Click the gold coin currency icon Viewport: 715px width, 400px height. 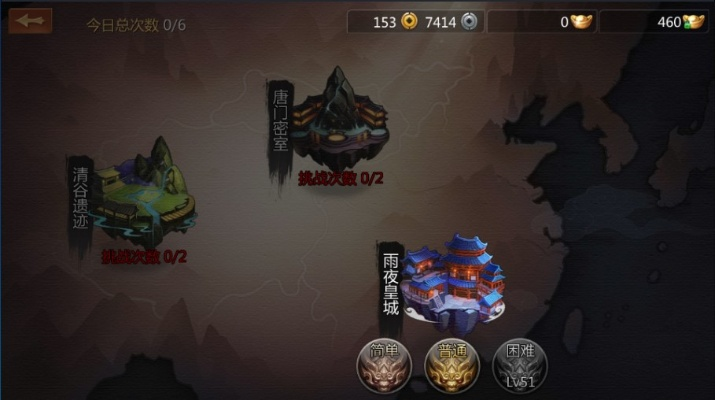click(409, 21)
